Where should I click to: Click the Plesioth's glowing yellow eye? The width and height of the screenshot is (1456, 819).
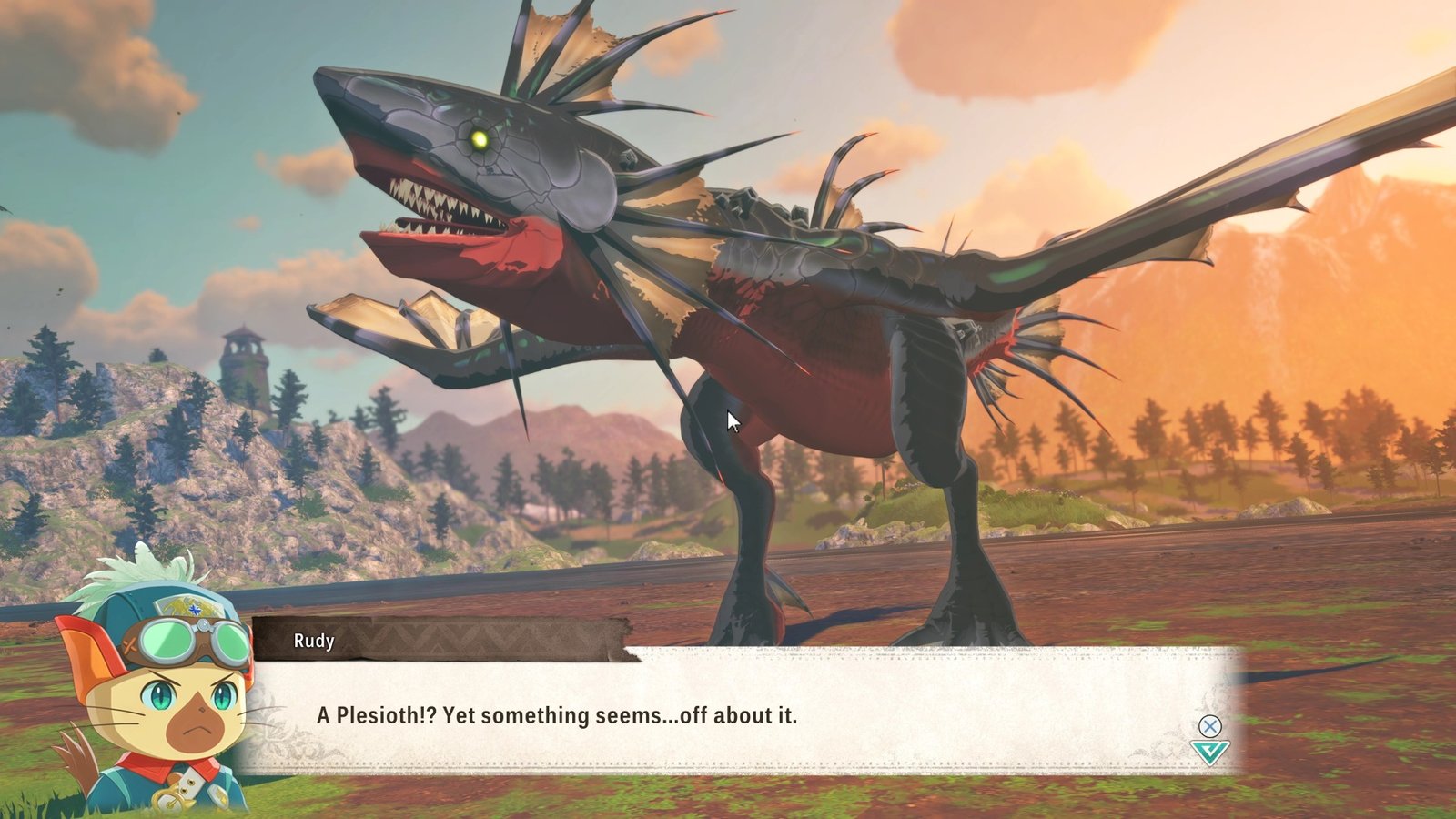480,138
